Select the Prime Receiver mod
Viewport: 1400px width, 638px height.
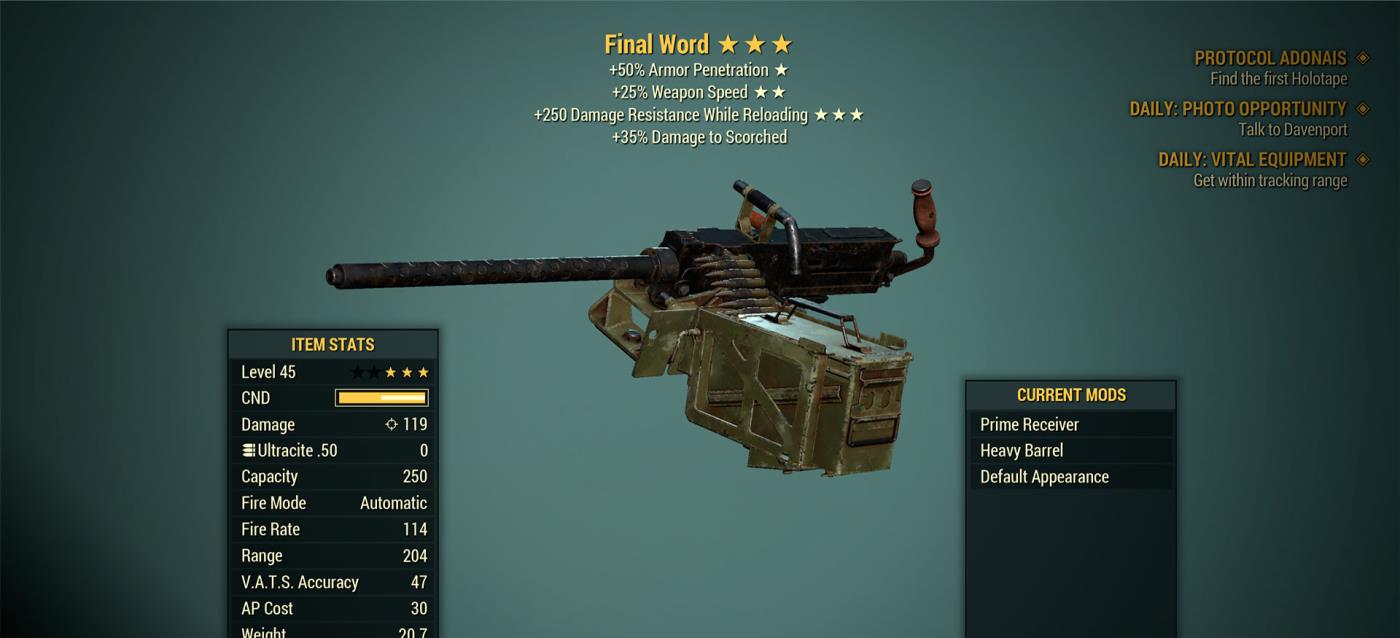pyautogui.click(x=1070, y=424)
